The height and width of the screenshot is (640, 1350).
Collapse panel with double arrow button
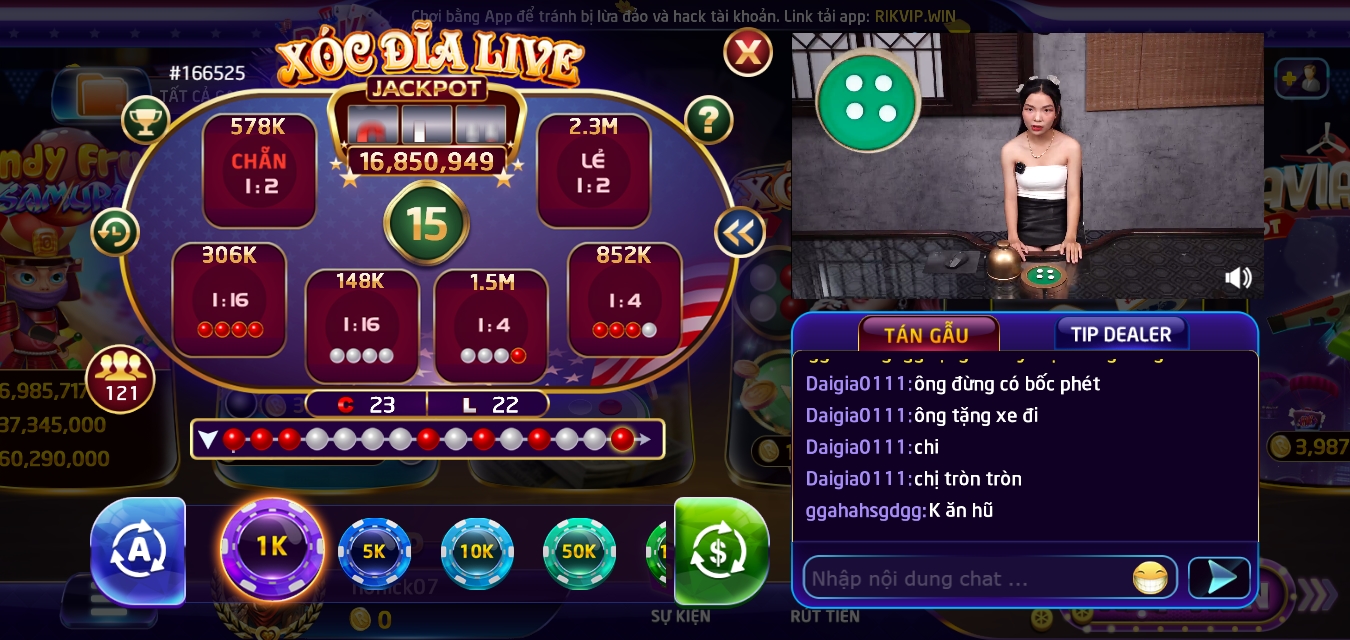tap(740, 232)
